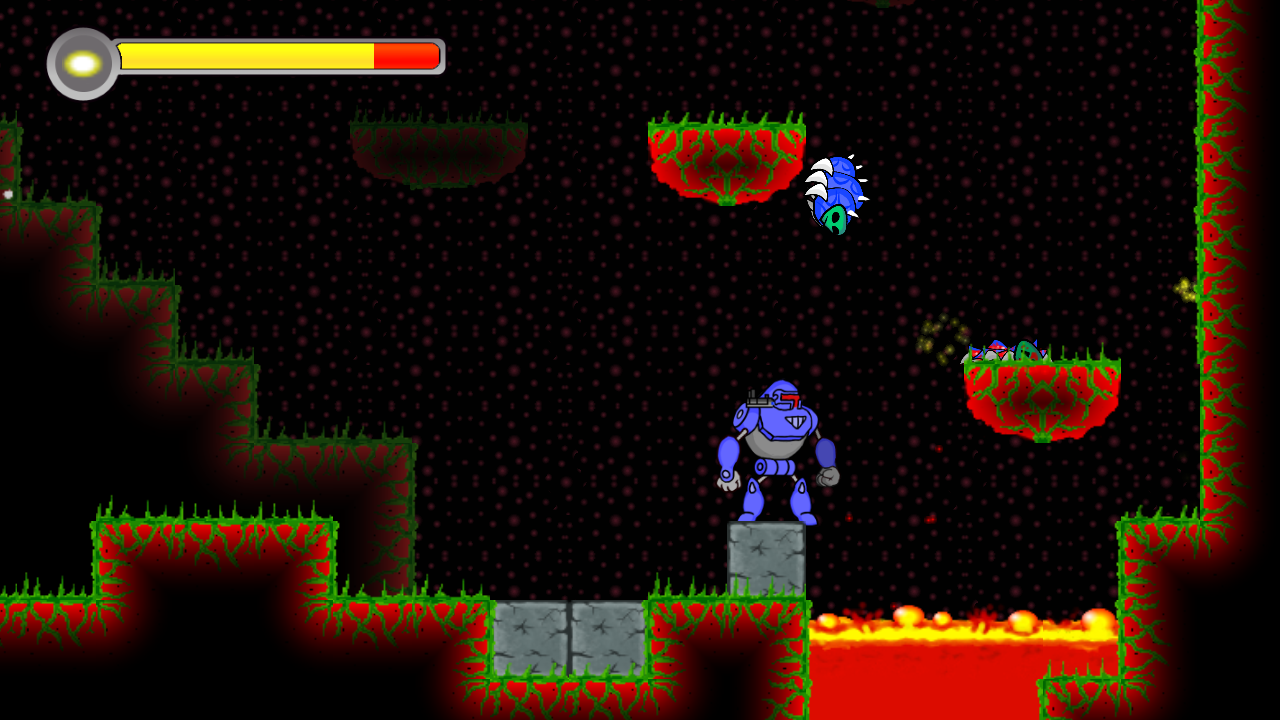Image resolution: width=1280 pixels, height=720 pixels.
Task: Click the red portion of the health bar
Action: pos(405,56)
